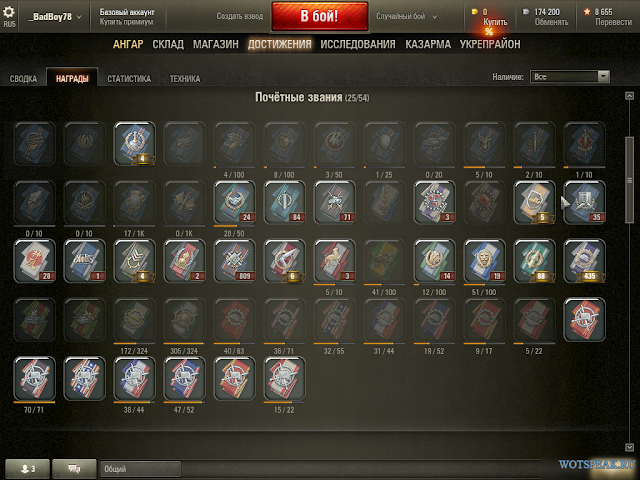
Task: Click Купить премиум link
Action: 124,22
